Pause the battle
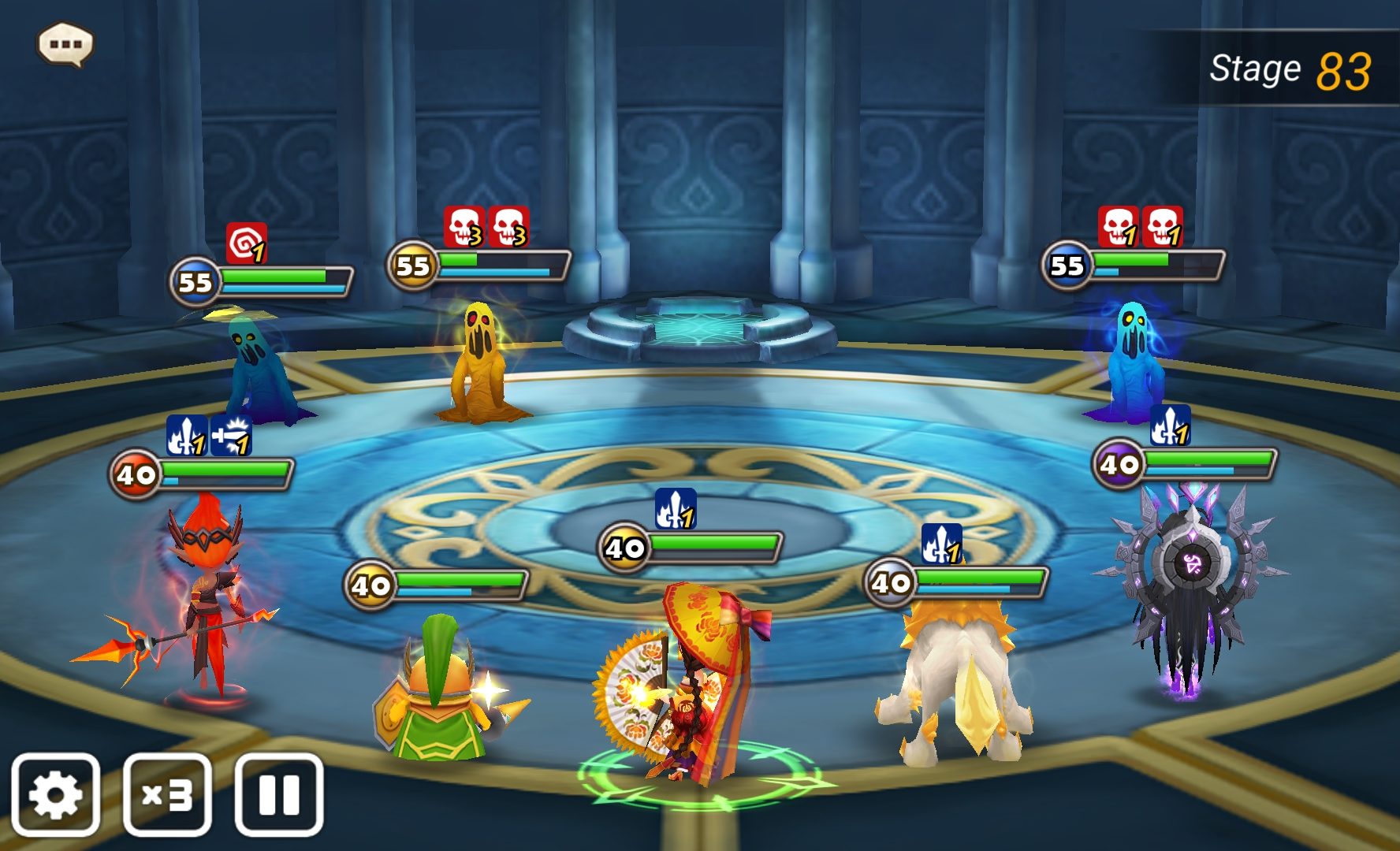The image size is (1400, 851). click(x=279, y=794)
